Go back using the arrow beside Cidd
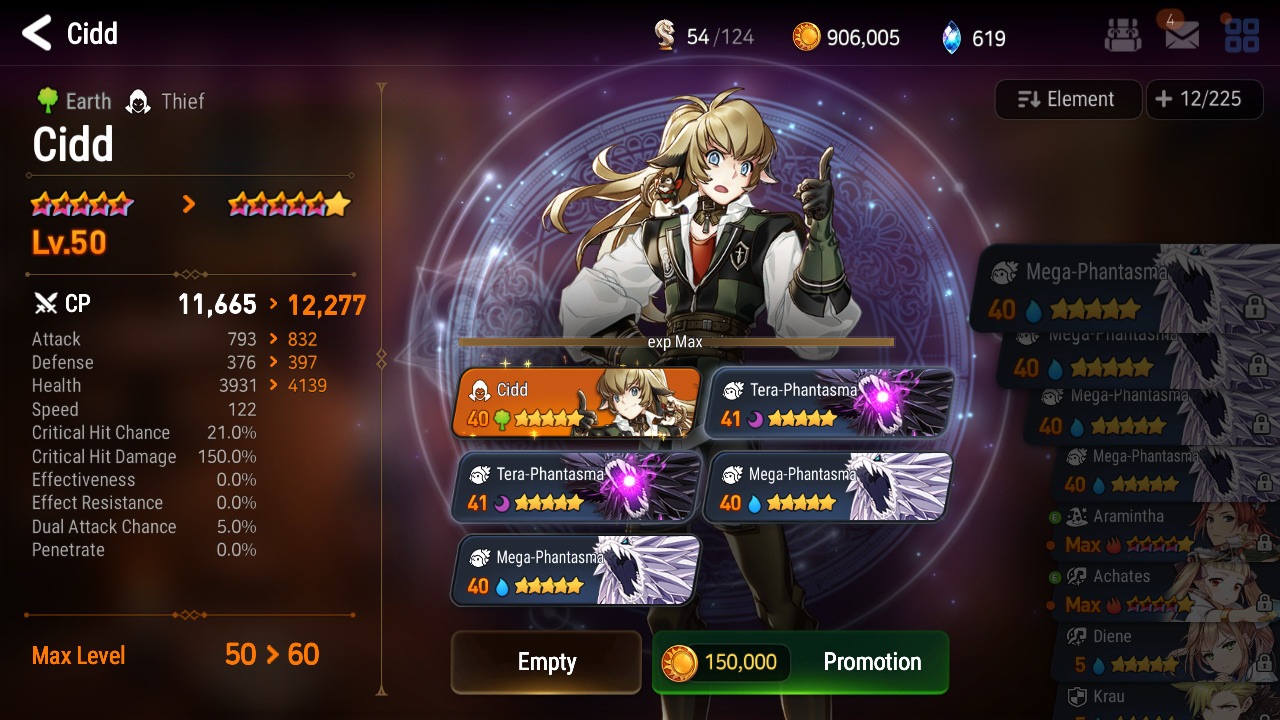Image resolution: width=1280 pixels, height=720 pixels. click(x=37, y=34)
